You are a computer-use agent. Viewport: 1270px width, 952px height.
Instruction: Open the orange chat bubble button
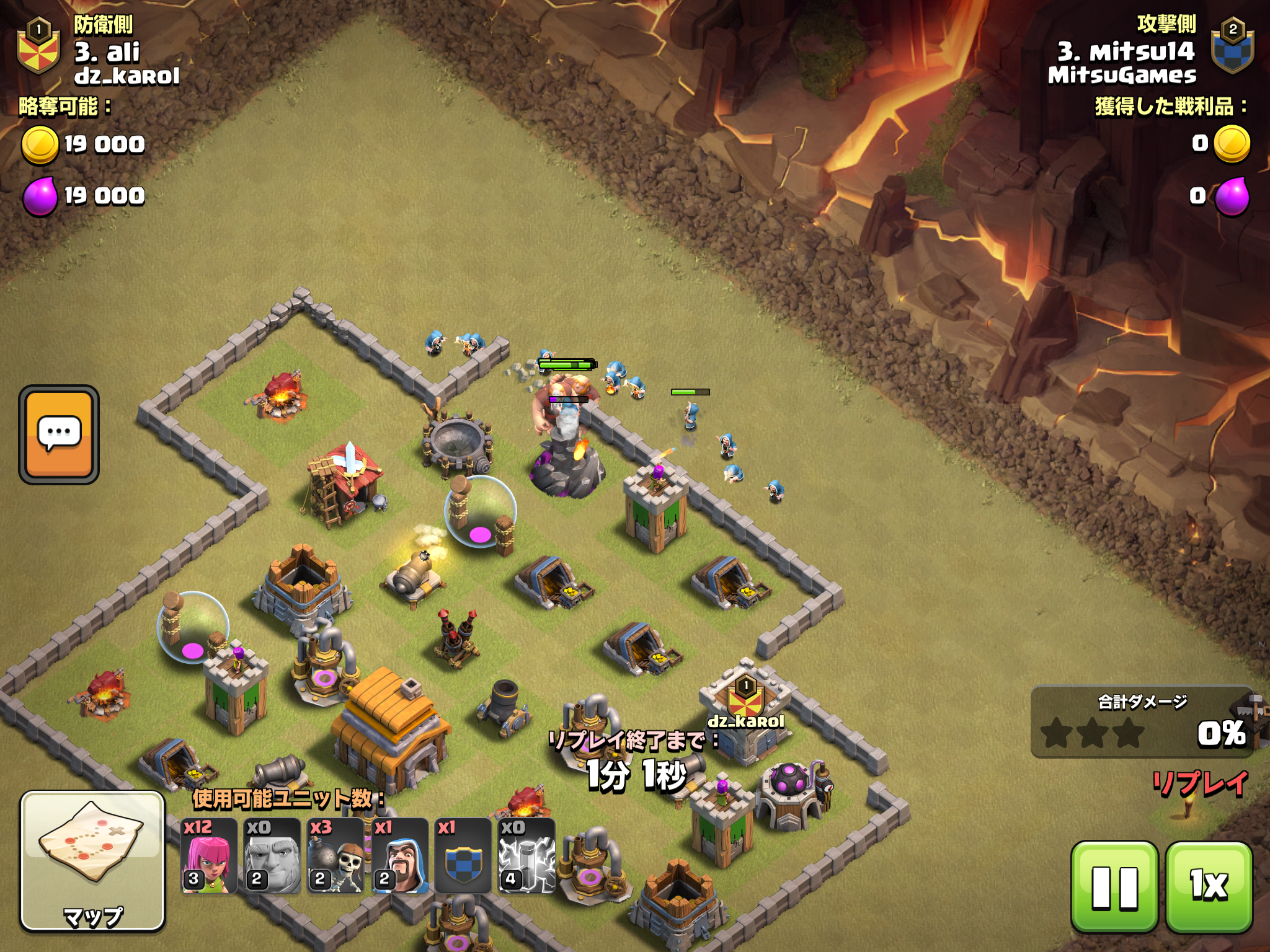coord(59,434)
